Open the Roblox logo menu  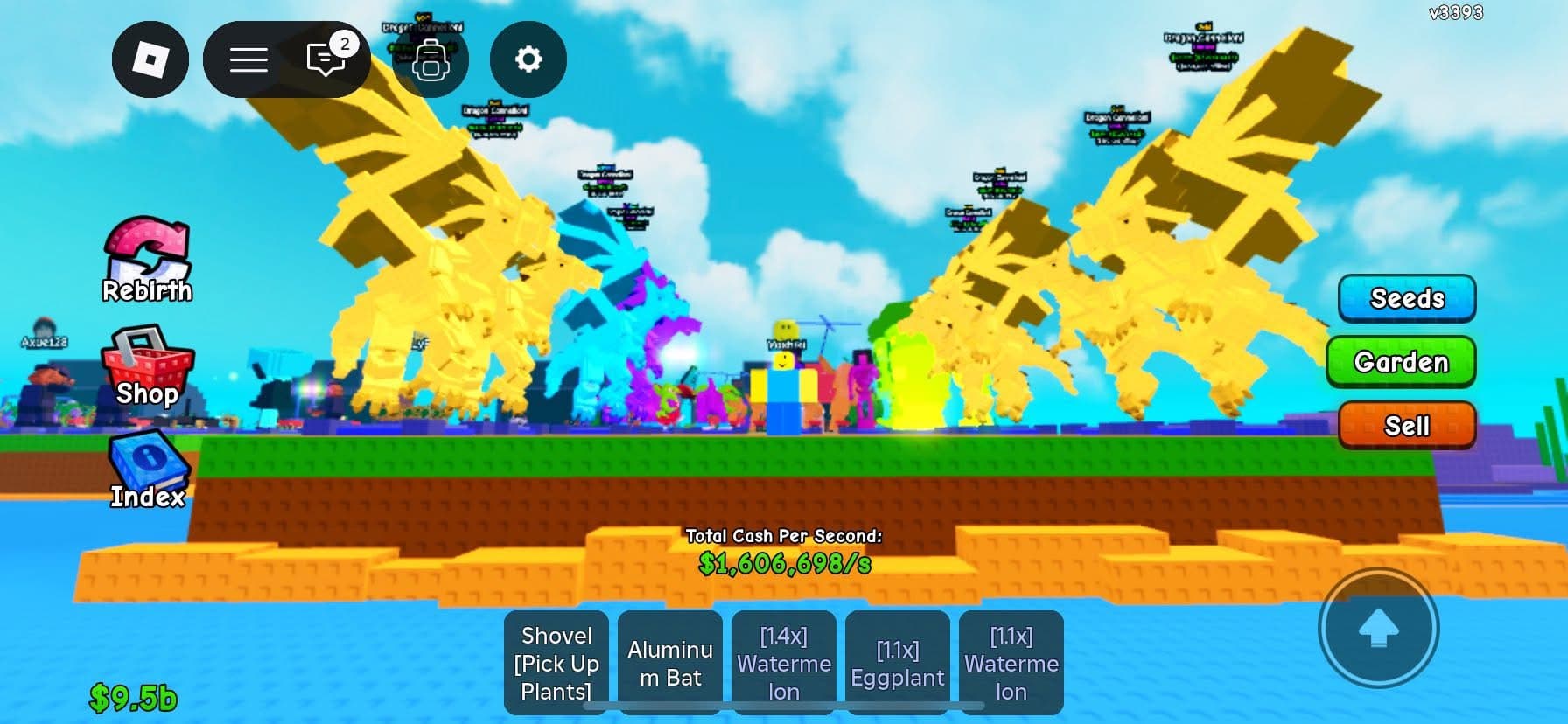(x=150, y=59)
